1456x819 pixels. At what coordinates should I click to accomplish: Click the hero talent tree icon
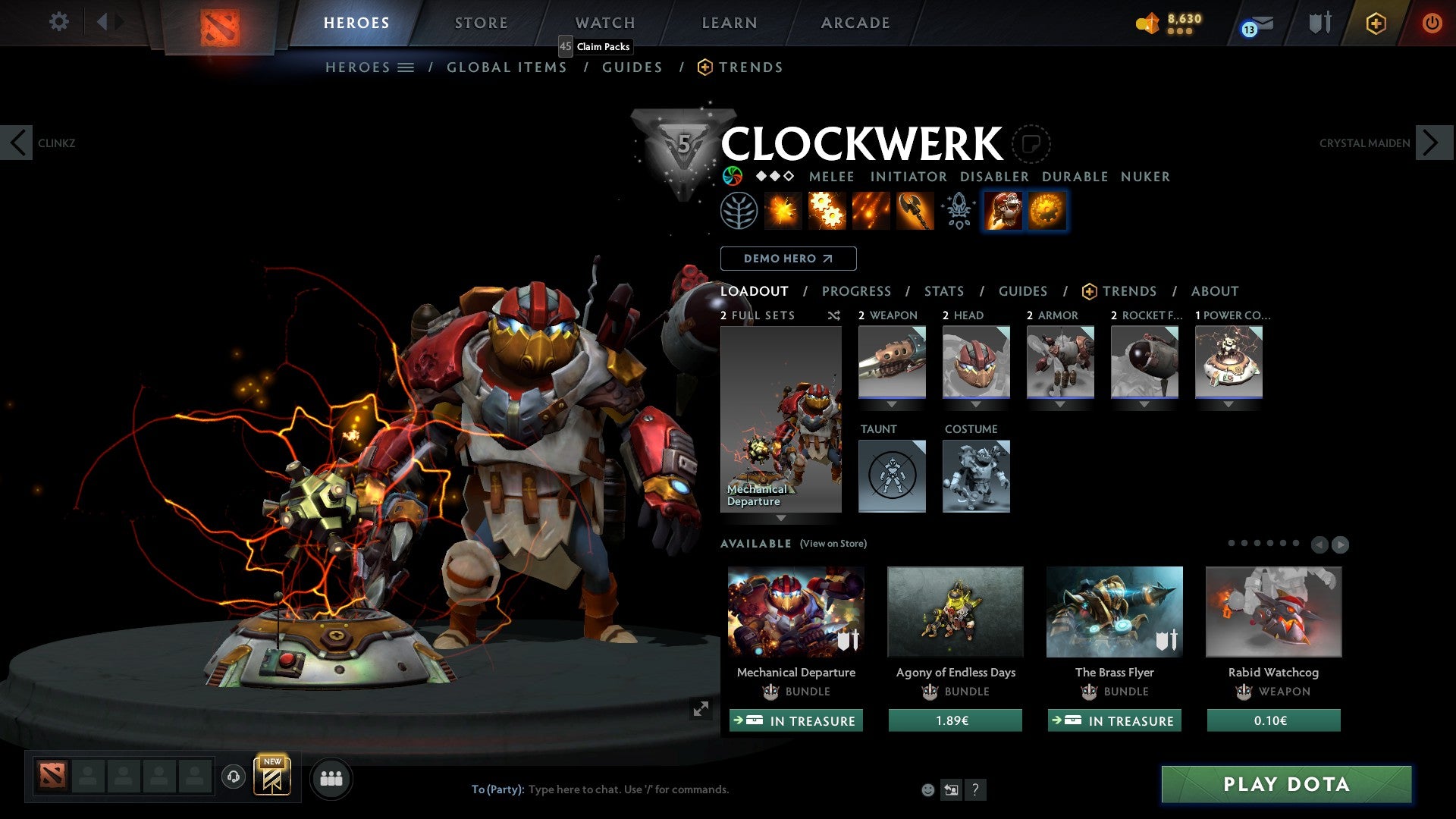pos(738,210)
